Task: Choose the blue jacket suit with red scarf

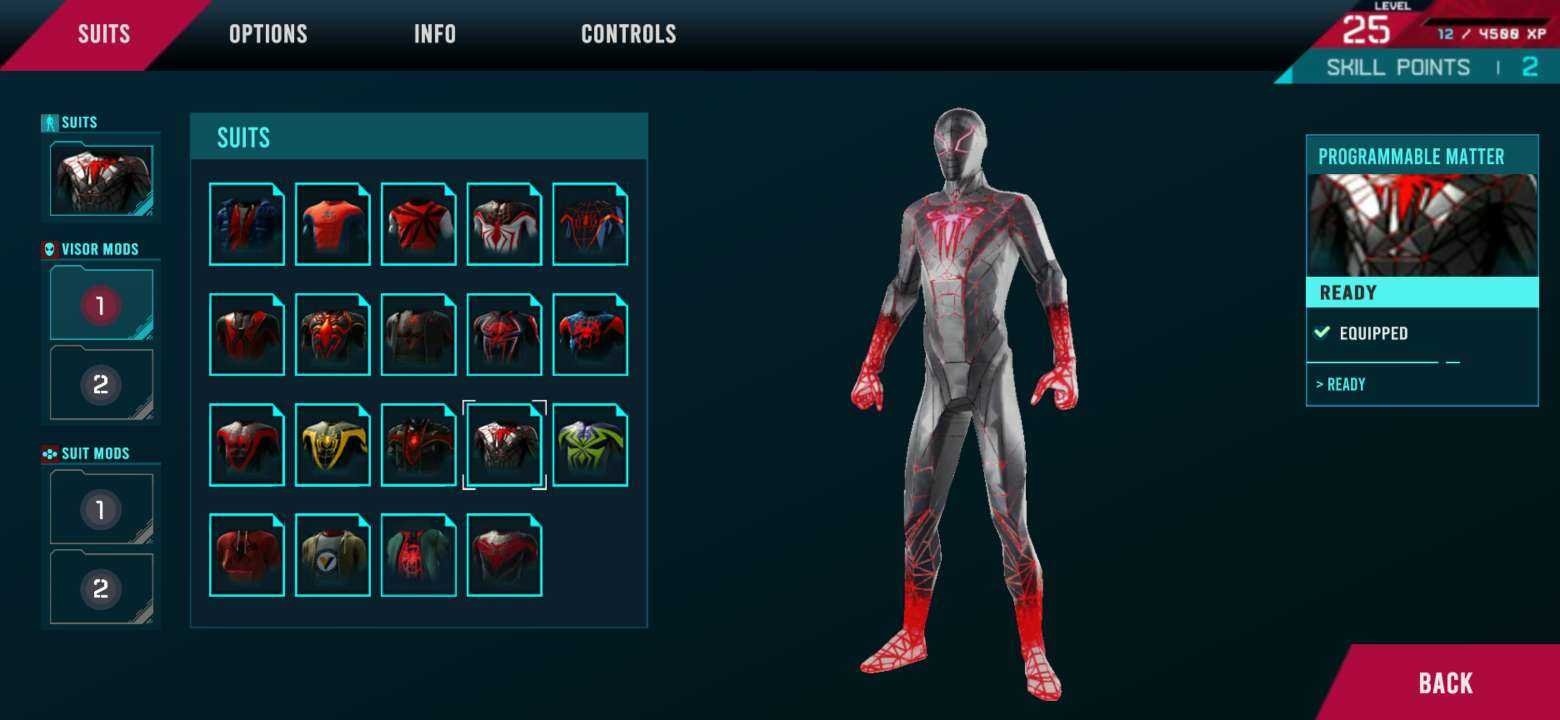Action: pos(247,224)
